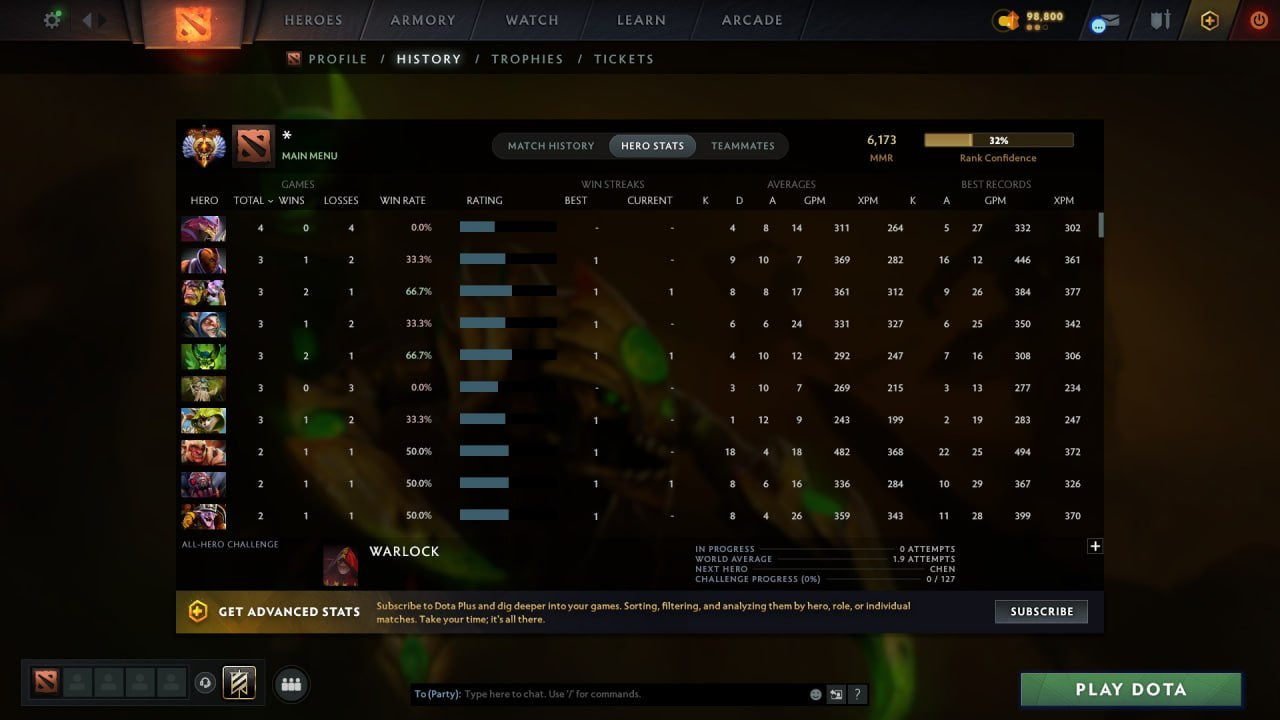Open the party finder group icon

pyautogui.click(x=291, y=683)
